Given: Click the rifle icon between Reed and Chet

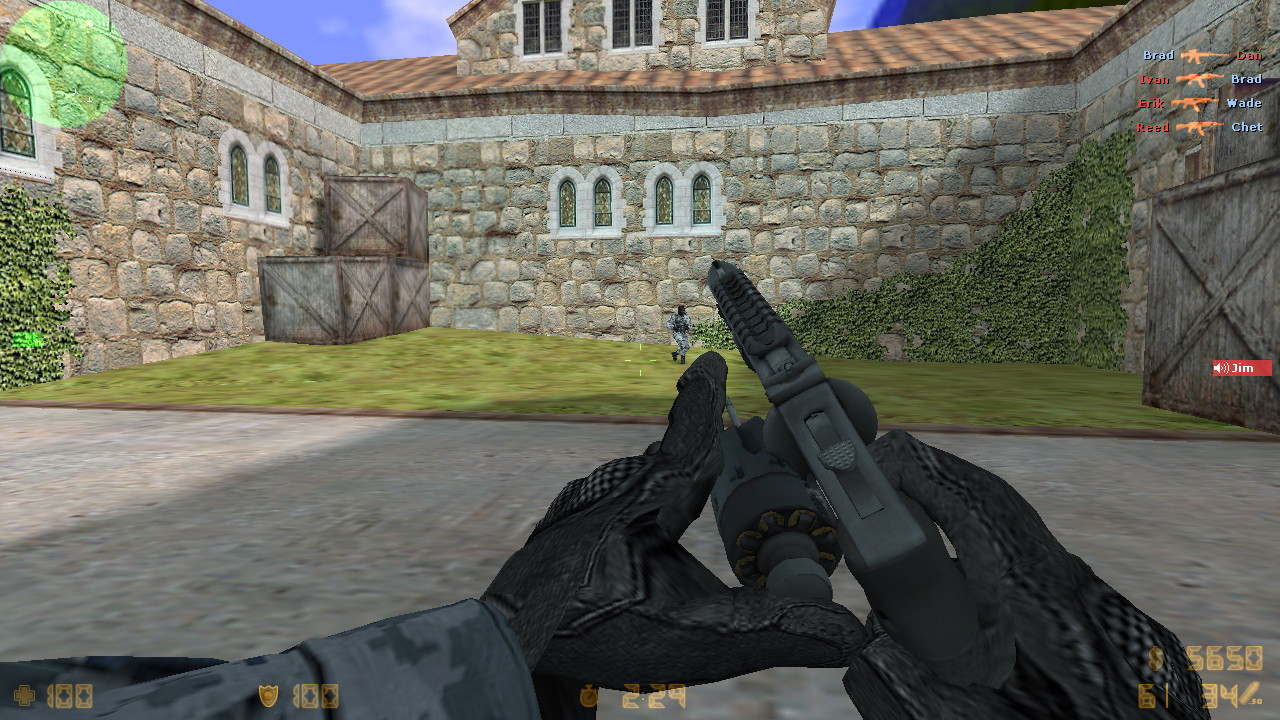Looking at the screenshot, I should (1198, 127).
